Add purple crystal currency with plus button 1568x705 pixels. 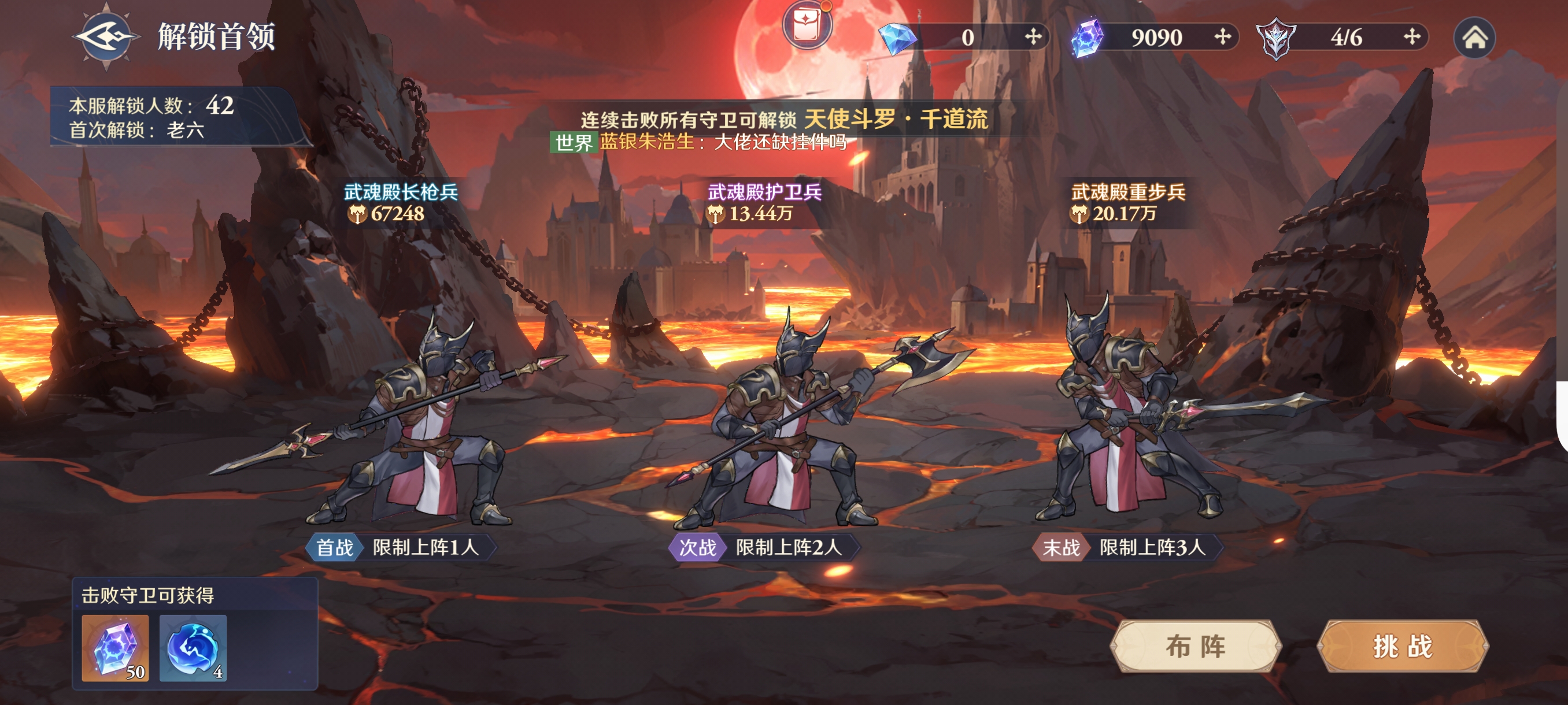click(x=1222, y=37)
